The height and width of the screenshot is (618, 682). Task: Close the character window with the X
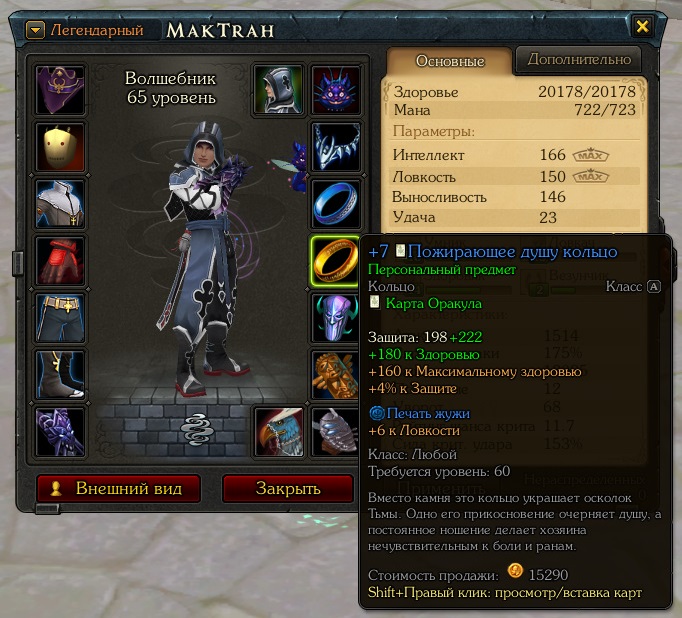click(x=643, y=27)
